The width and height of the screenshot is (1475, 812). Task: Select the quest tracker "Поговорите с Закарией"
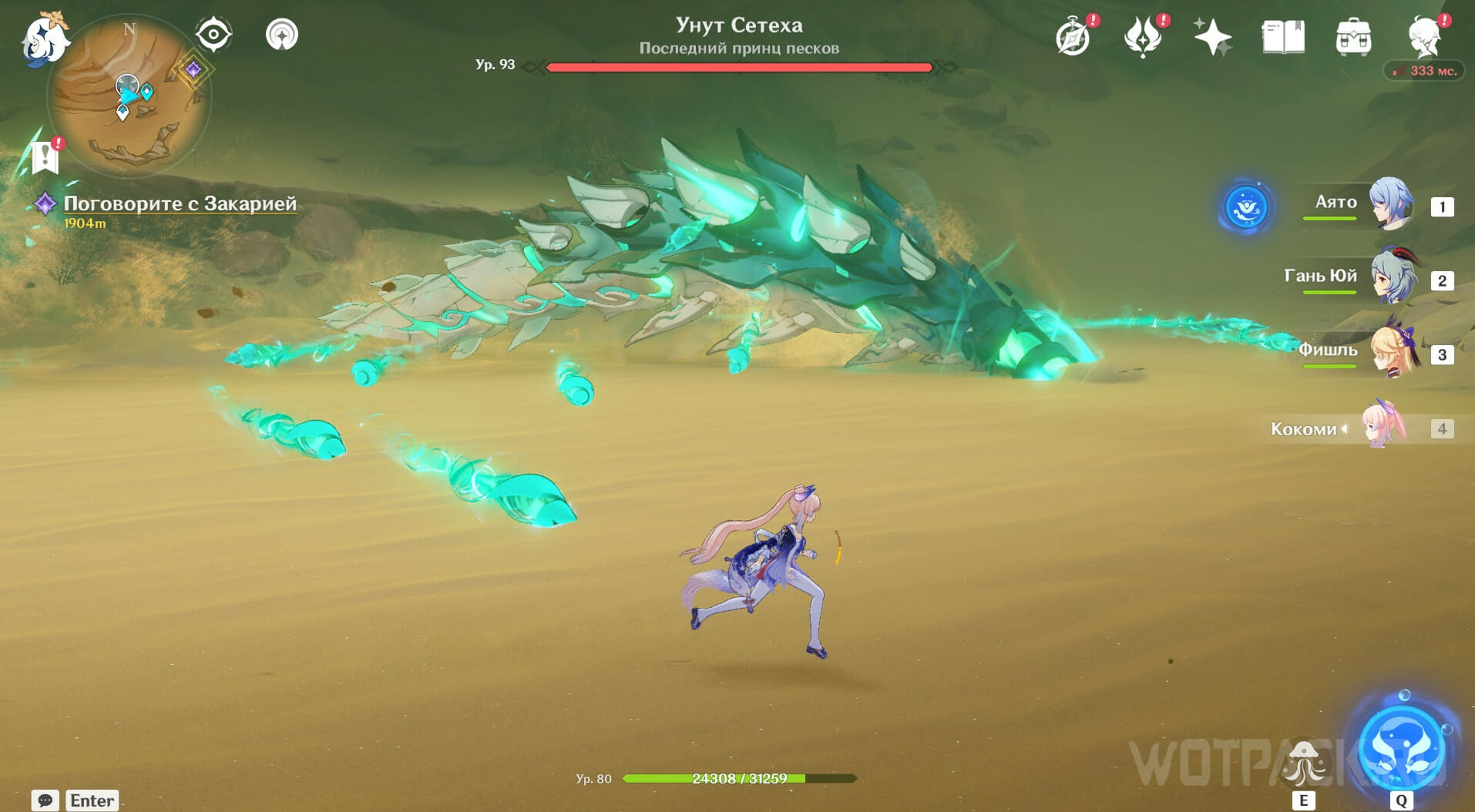[180, 203]
